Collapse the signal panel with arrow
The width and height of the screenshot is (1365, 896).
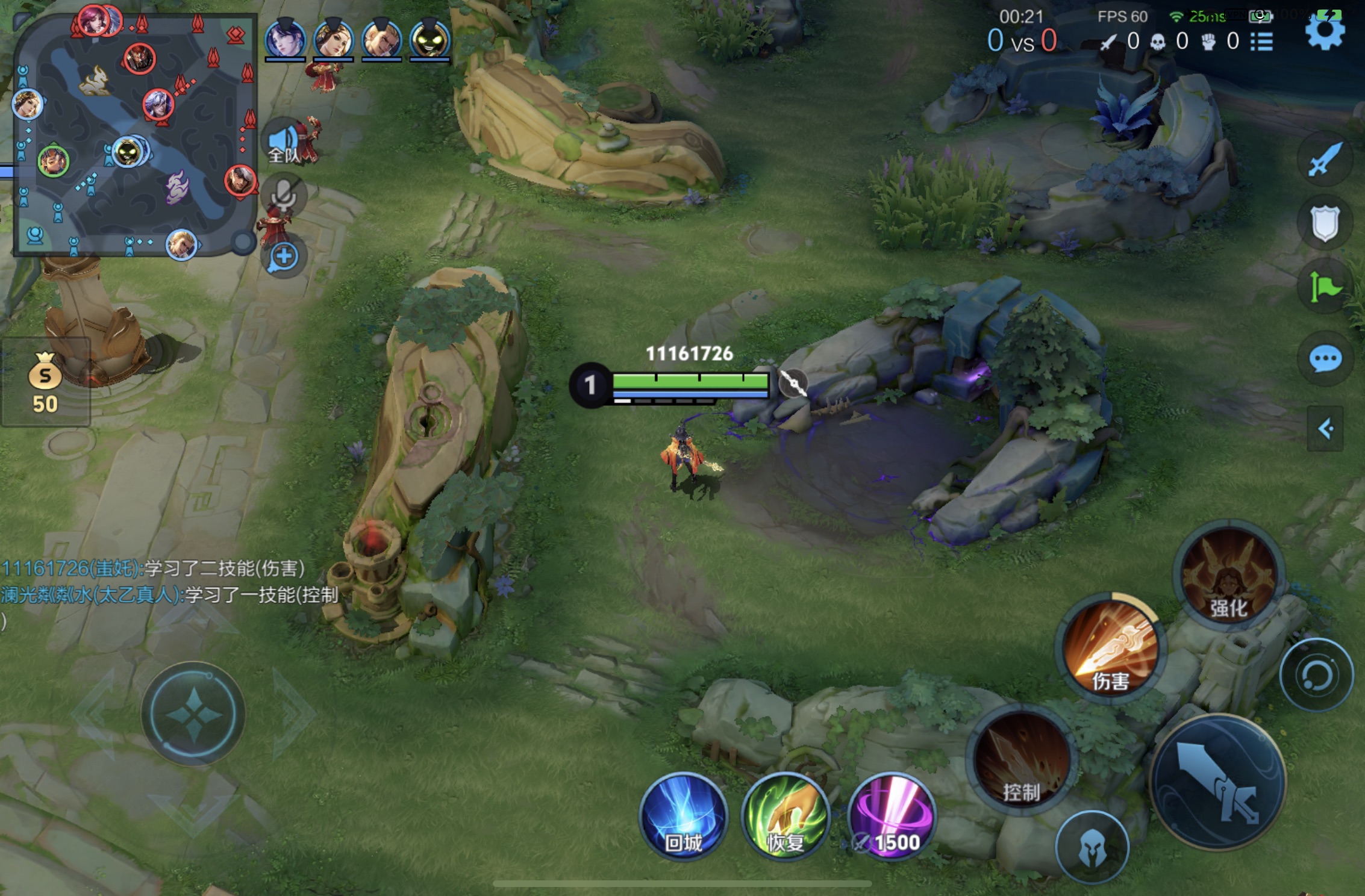(1325, 429)
